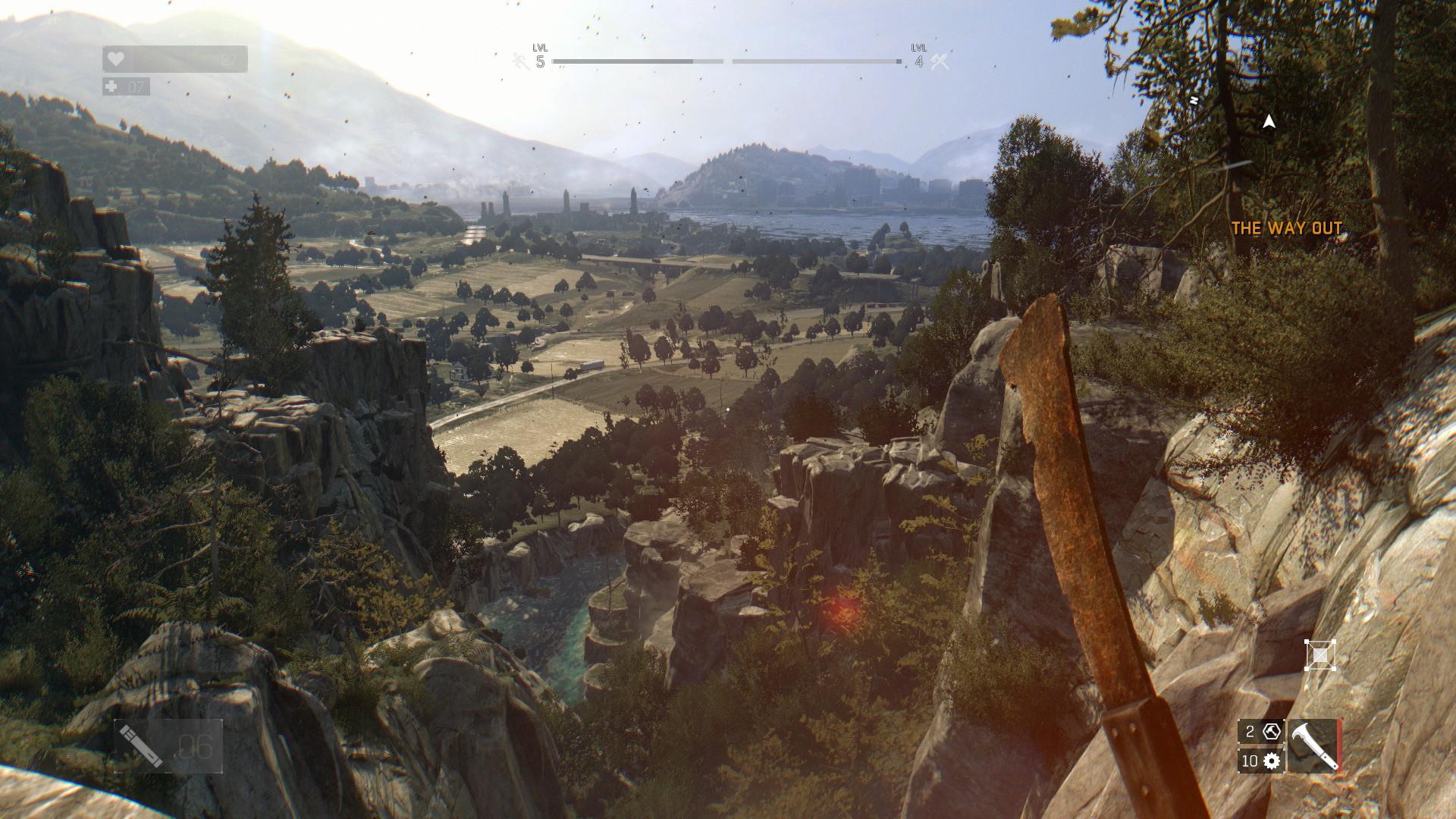Click the medkit cross icon

pos(111,87)
